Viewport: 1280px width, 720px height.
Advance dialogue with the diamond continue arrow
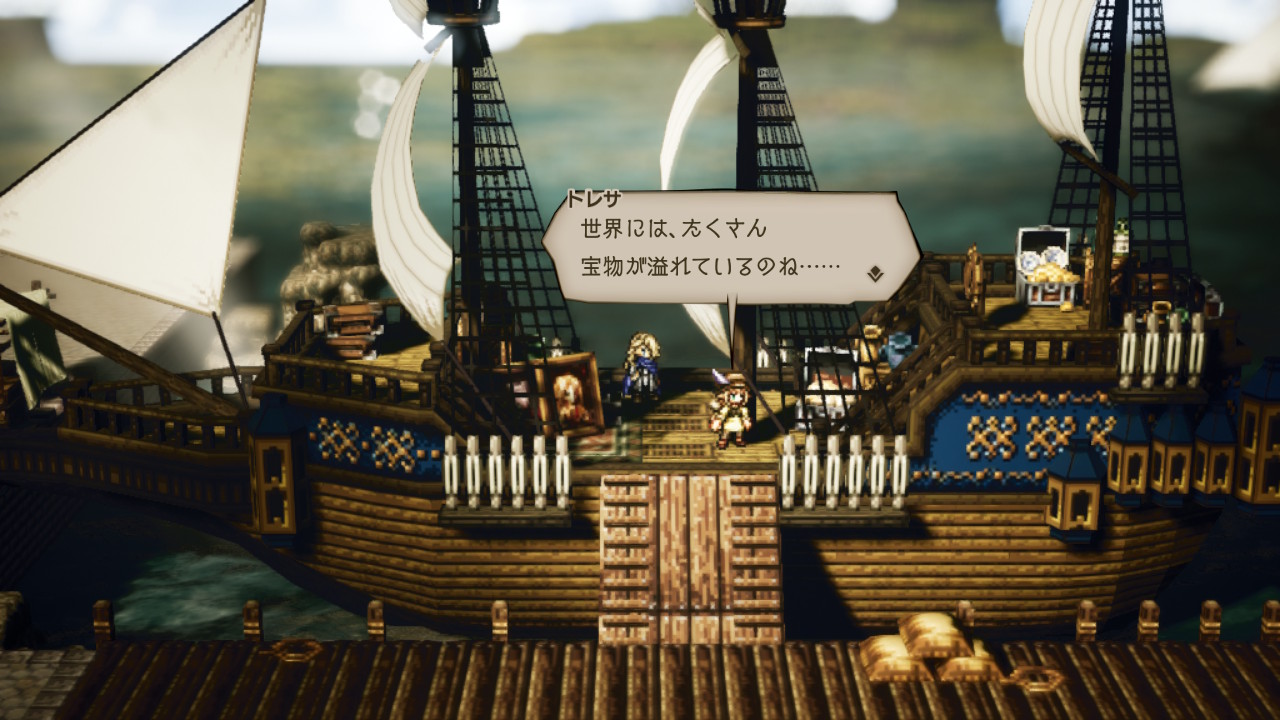click(875, 272)
